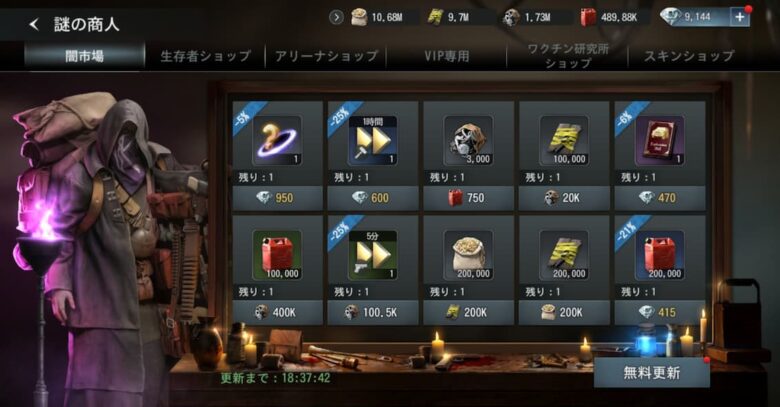Viewport: 780px width, 407px height.
Task: Show the ワクチン研究所ショップ tab
Action: (x=568, y=56)
